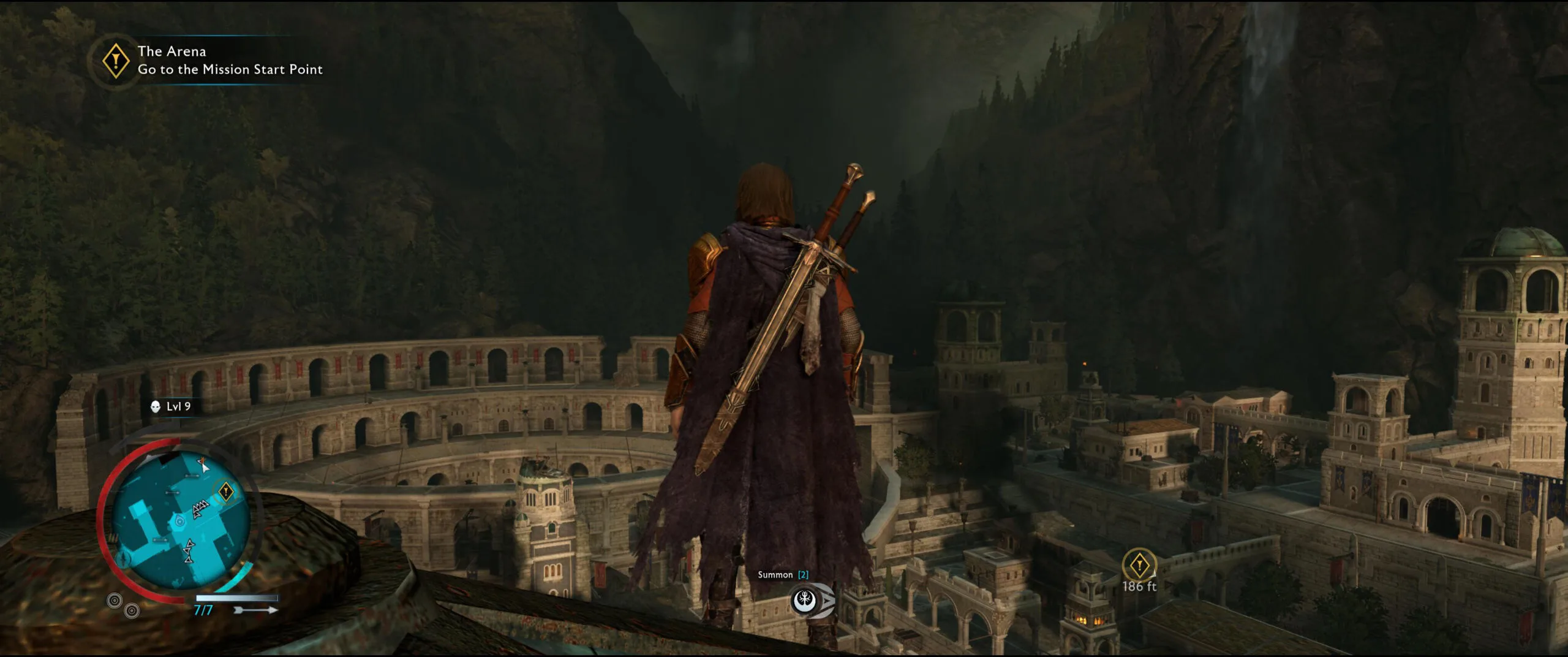The image size is (1568, 657).
Task: Open the circular minimap
Action: 181,521
